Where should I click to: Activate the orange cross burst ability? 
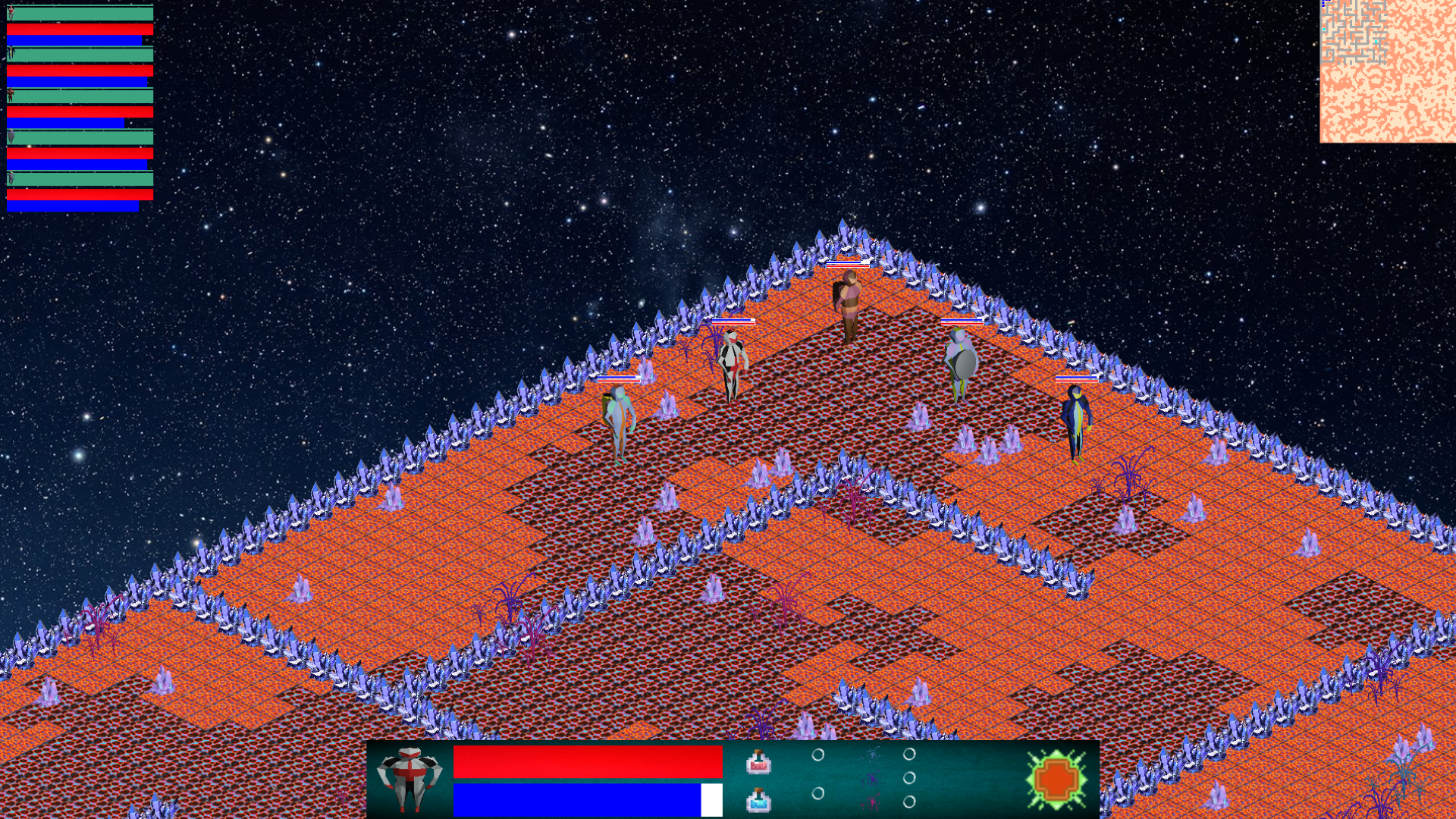point(1056,779)
